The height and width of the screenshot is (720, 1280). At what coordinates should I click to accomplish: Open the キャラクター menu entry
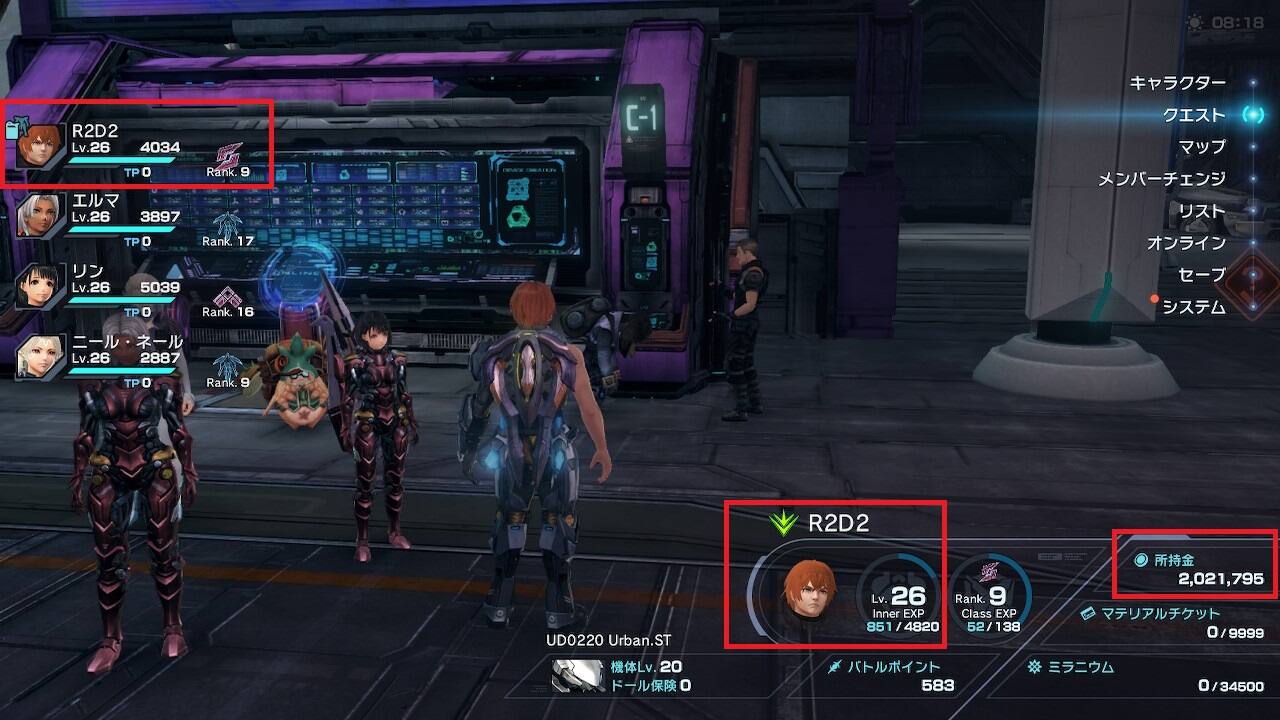pos(1176,83)
